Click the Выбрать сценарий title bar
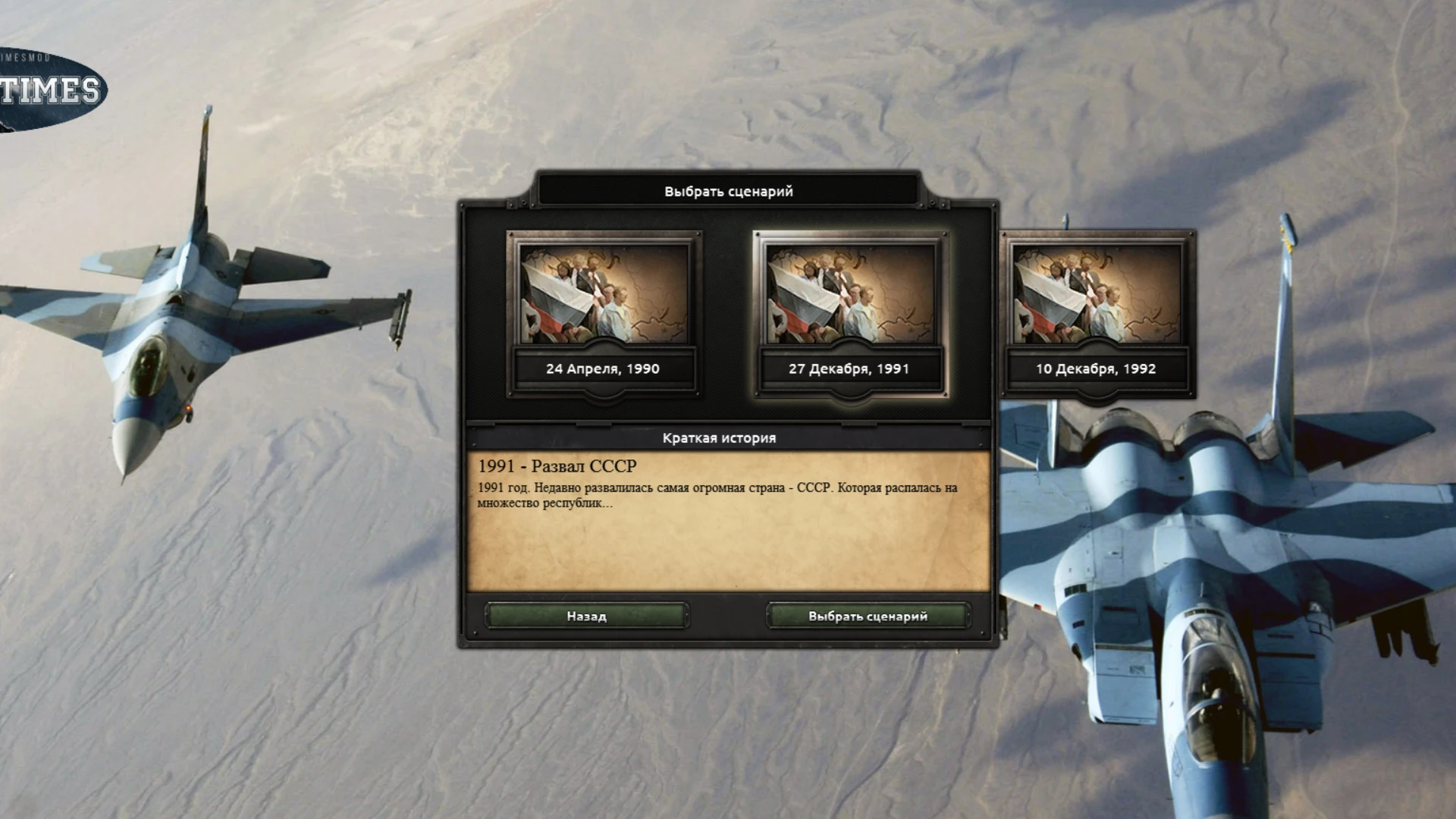Viewport: 1456px width, 819px height. coord(728,192)
